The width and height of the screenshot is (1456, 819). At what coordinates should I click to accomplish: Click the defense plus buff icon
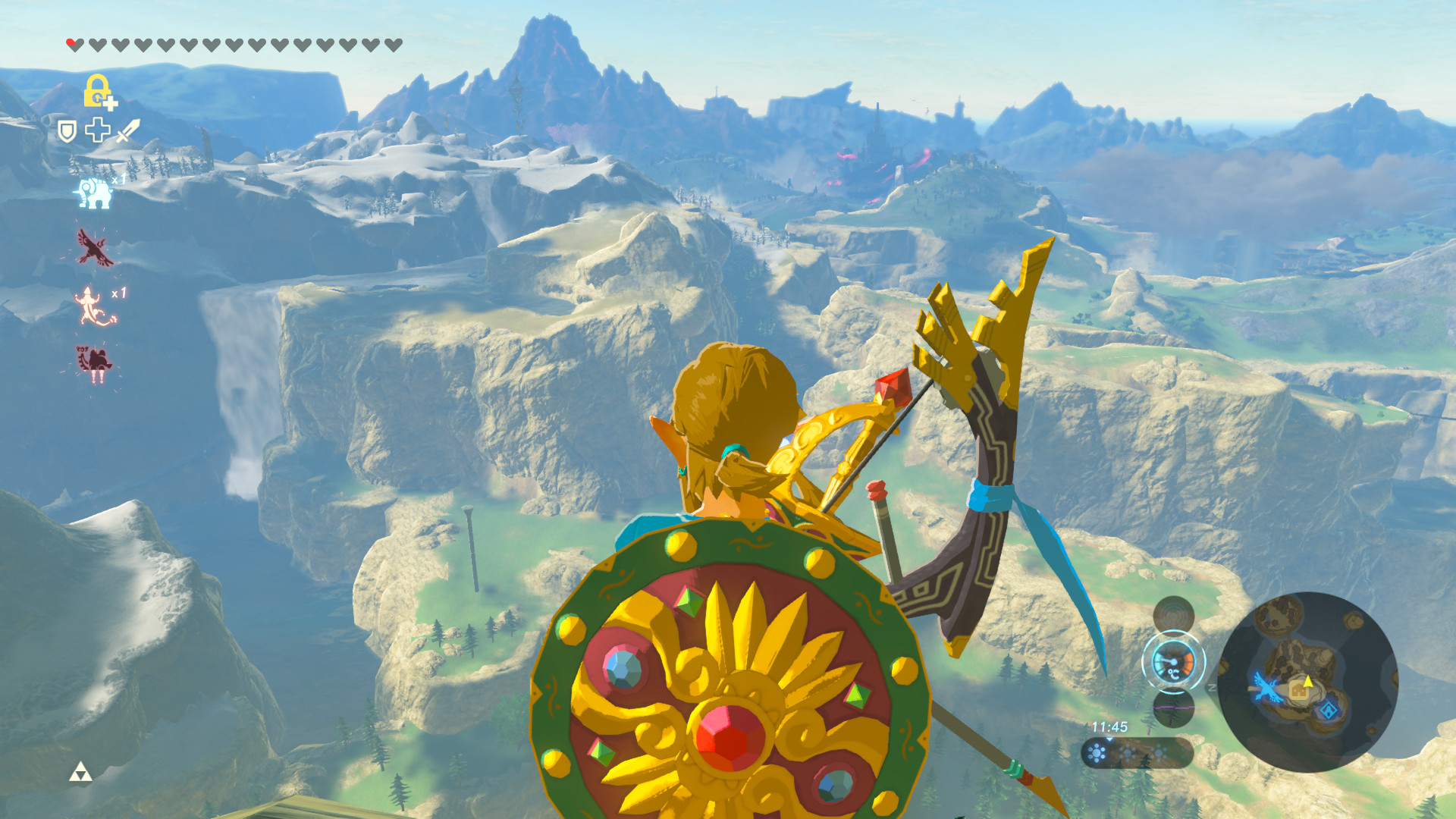96,130
